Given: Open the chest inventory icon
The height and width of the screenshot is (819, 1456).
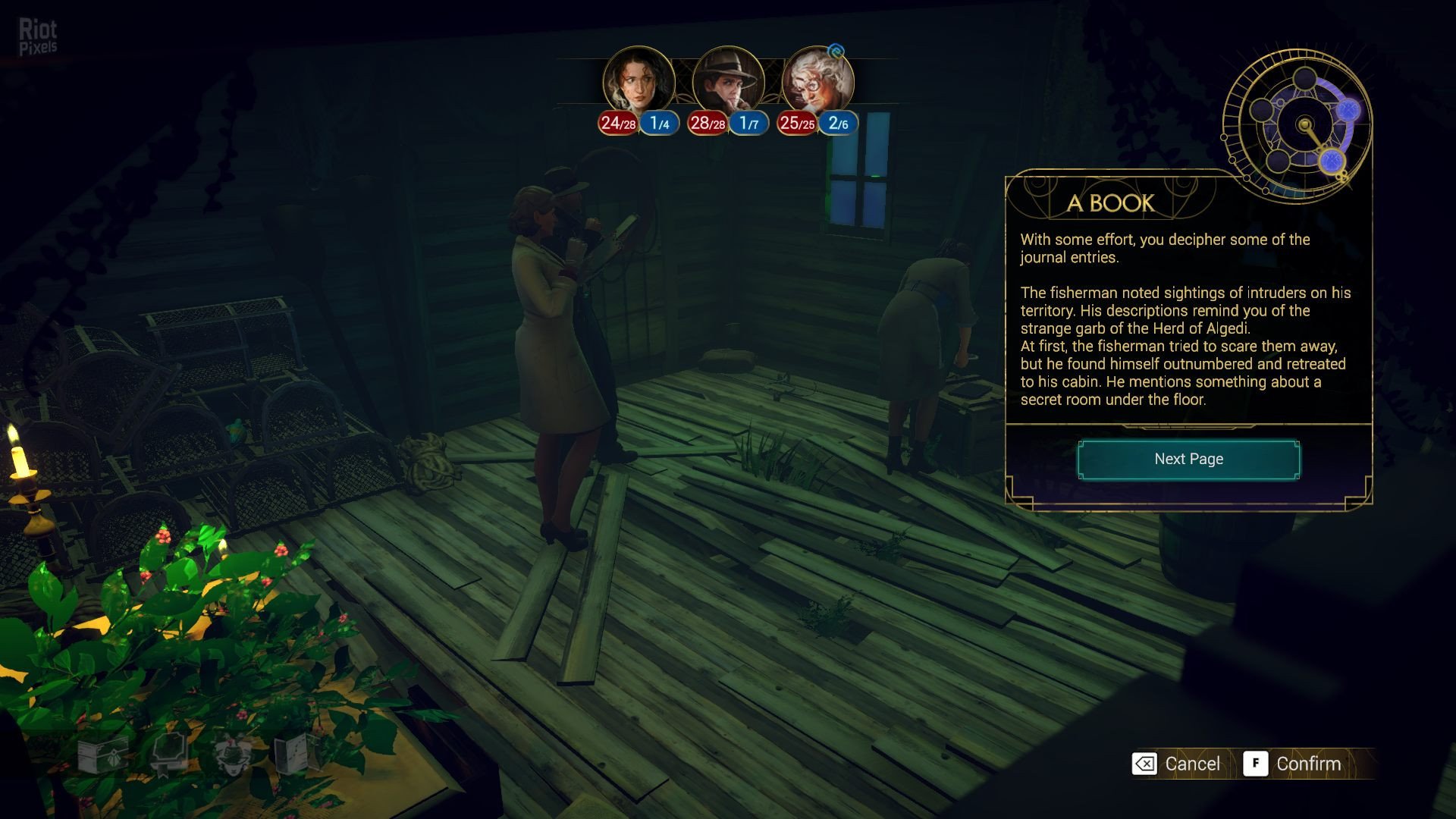Looking at the screenshot, I should tap(102, 753).
